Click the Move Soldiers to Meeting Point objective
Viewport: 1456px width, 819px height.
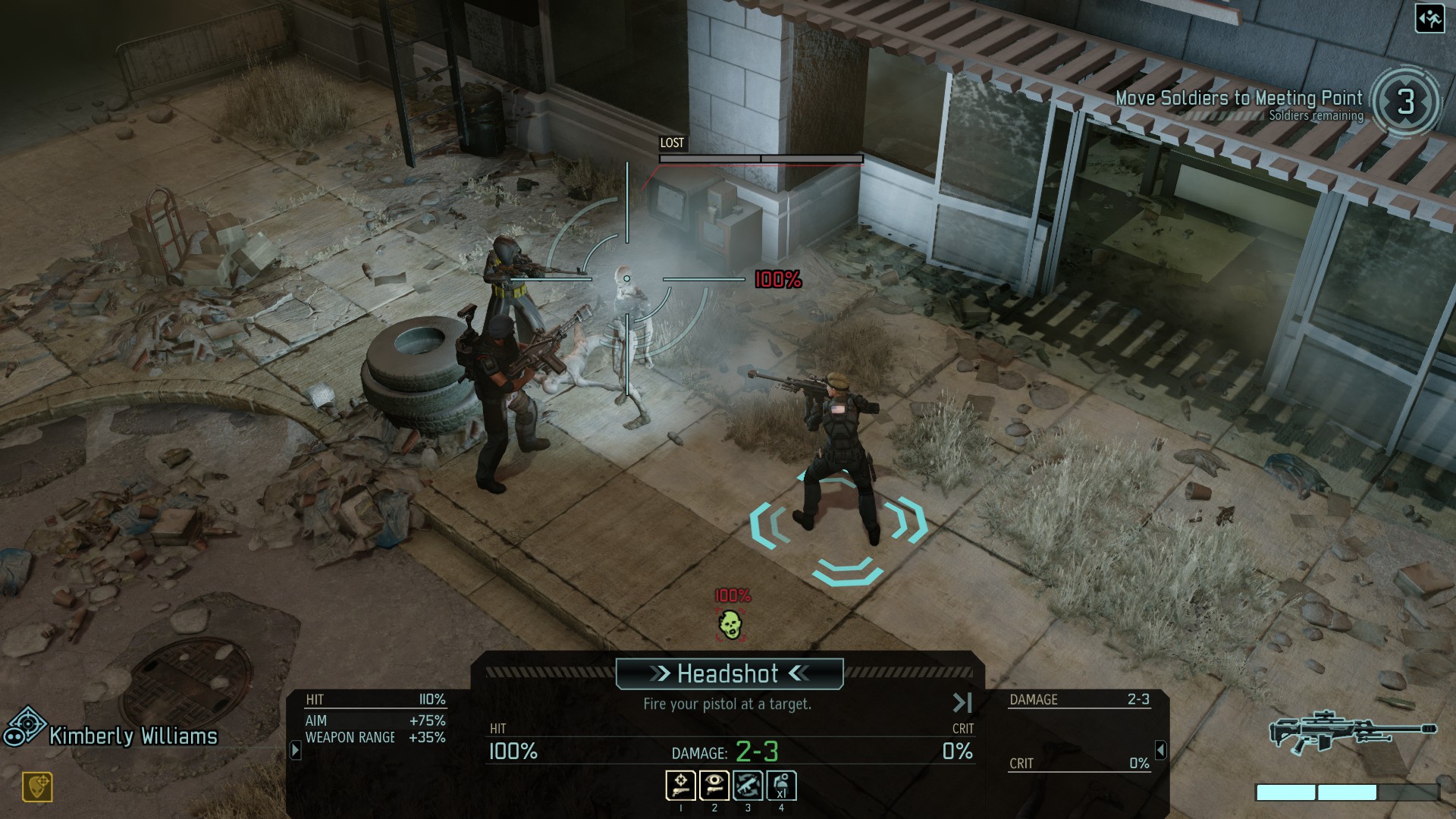pos(1238,99)
